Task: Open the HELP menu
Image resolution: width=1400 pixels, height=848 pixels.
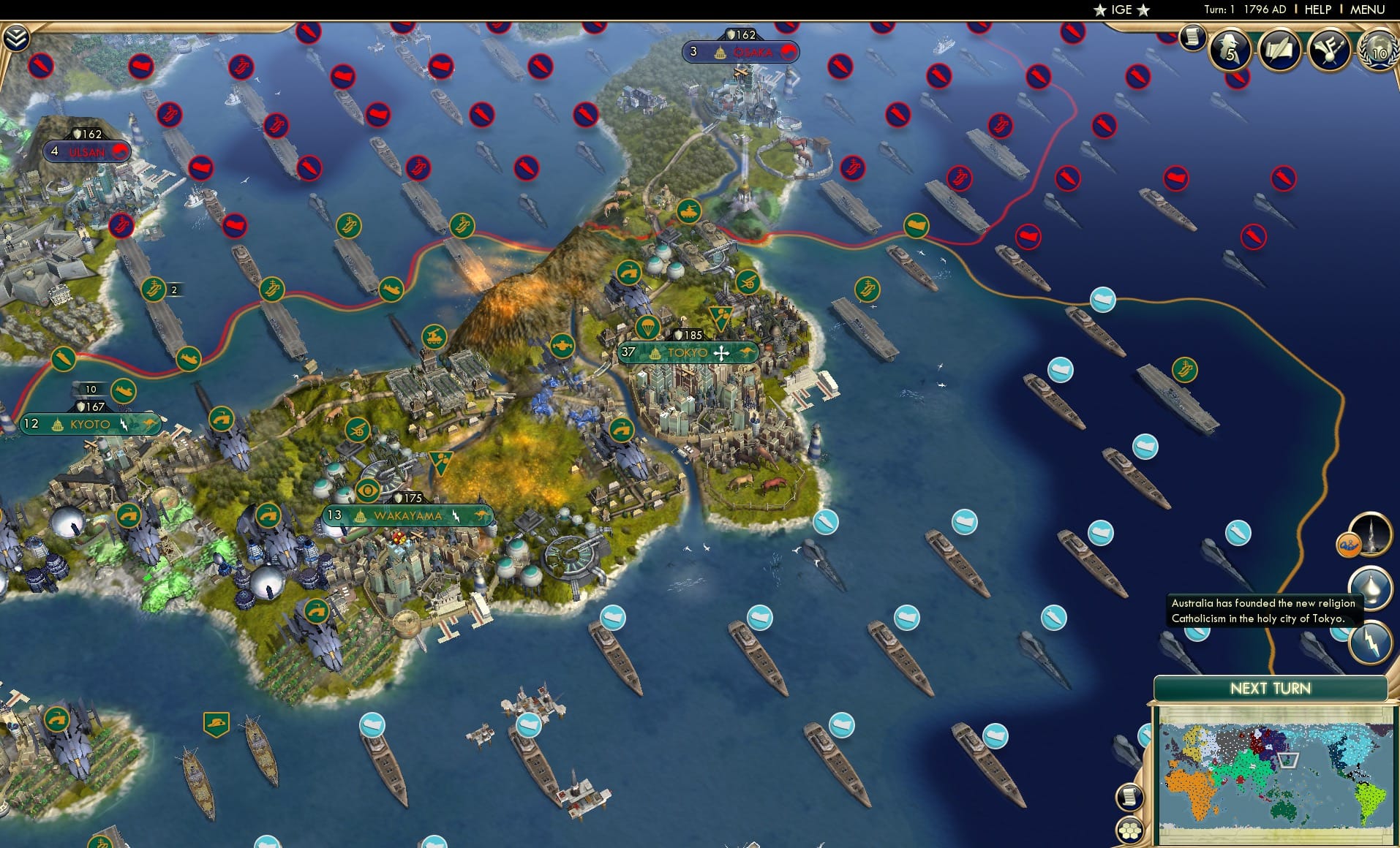Action: [1317, 10]
